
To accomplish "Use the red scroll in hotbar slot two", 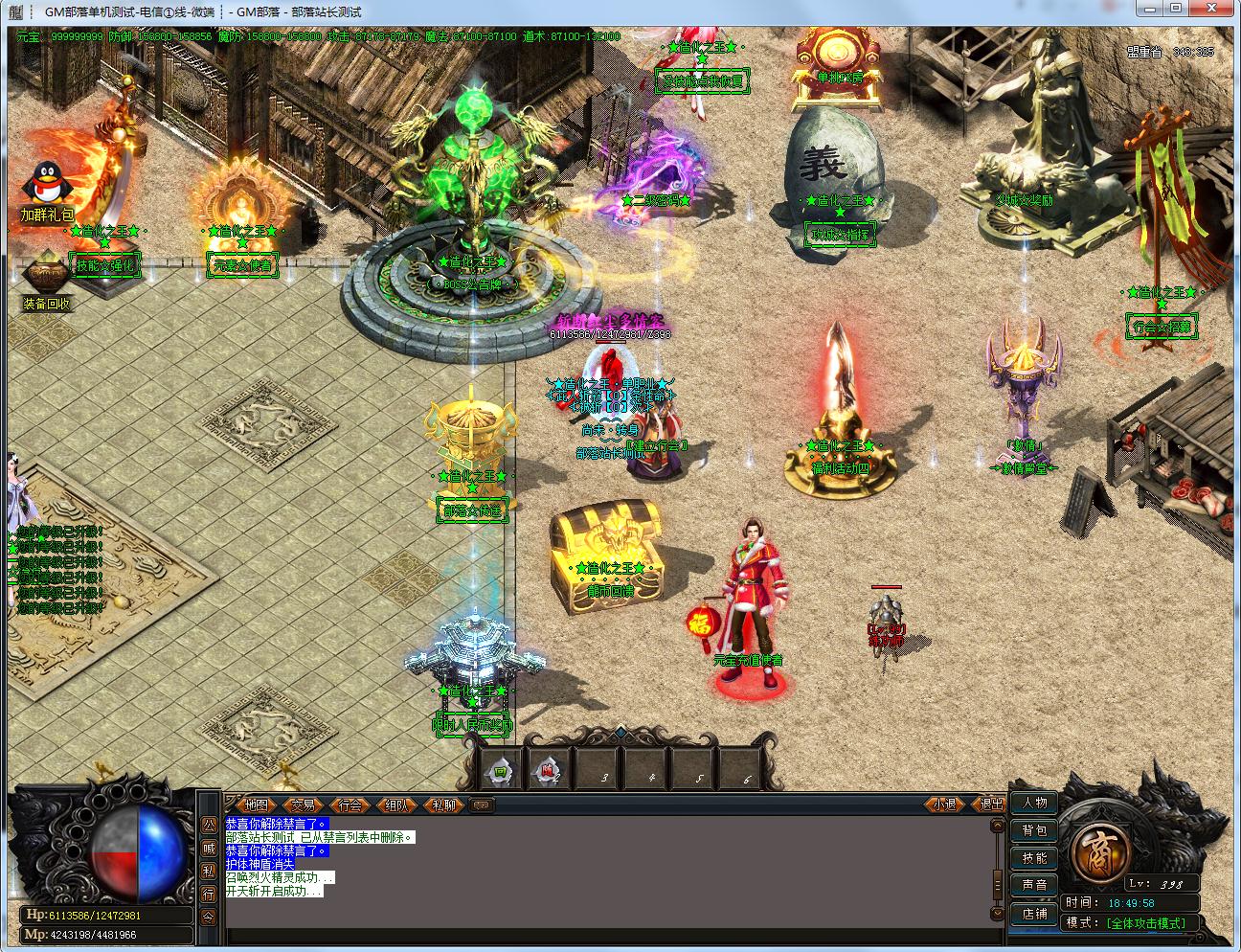I will pos(549,771).
